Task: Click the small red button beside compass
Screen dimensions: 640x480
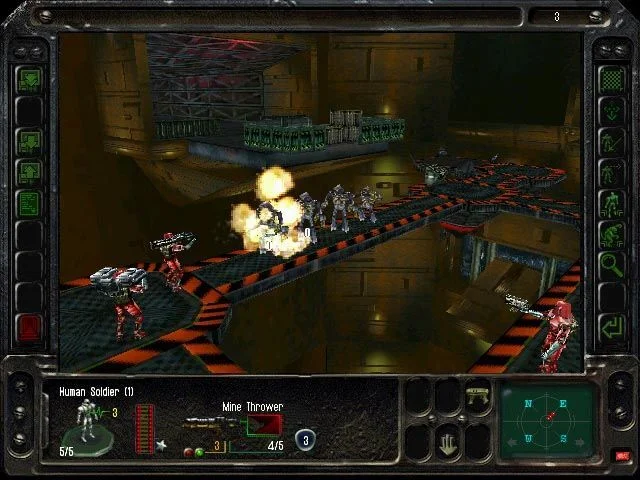Action: coord(622,456)
